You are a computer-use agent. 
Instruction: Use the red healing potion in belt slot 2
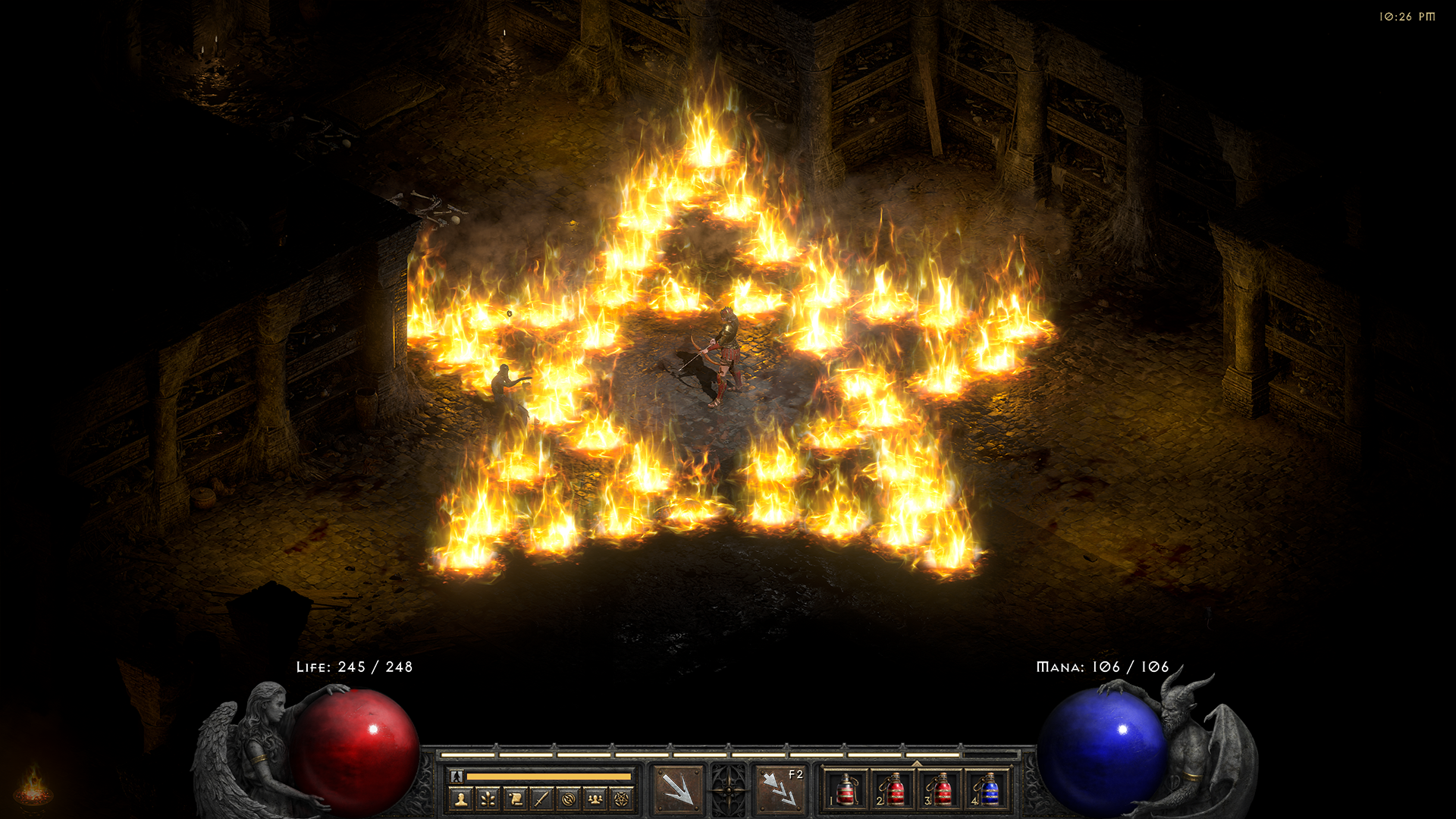click(x=893, y=790)
